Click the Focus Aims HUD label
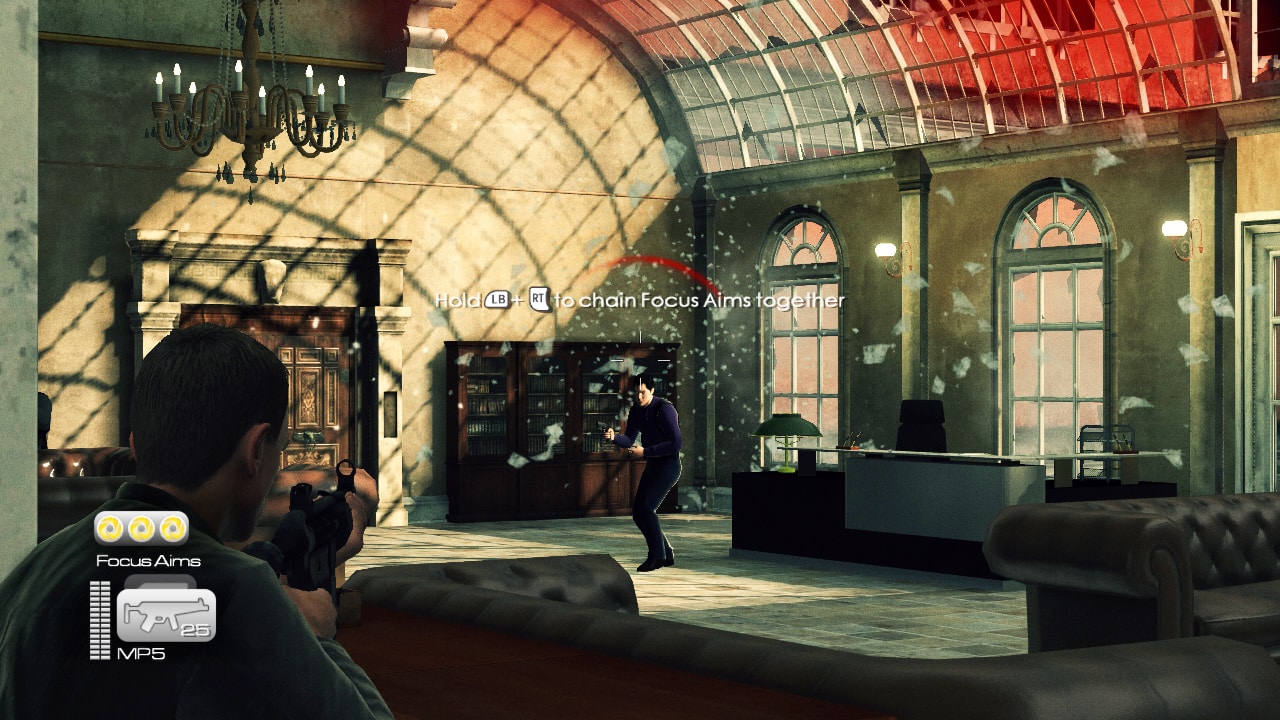The image size is (1280, 720). pos(148,560)
